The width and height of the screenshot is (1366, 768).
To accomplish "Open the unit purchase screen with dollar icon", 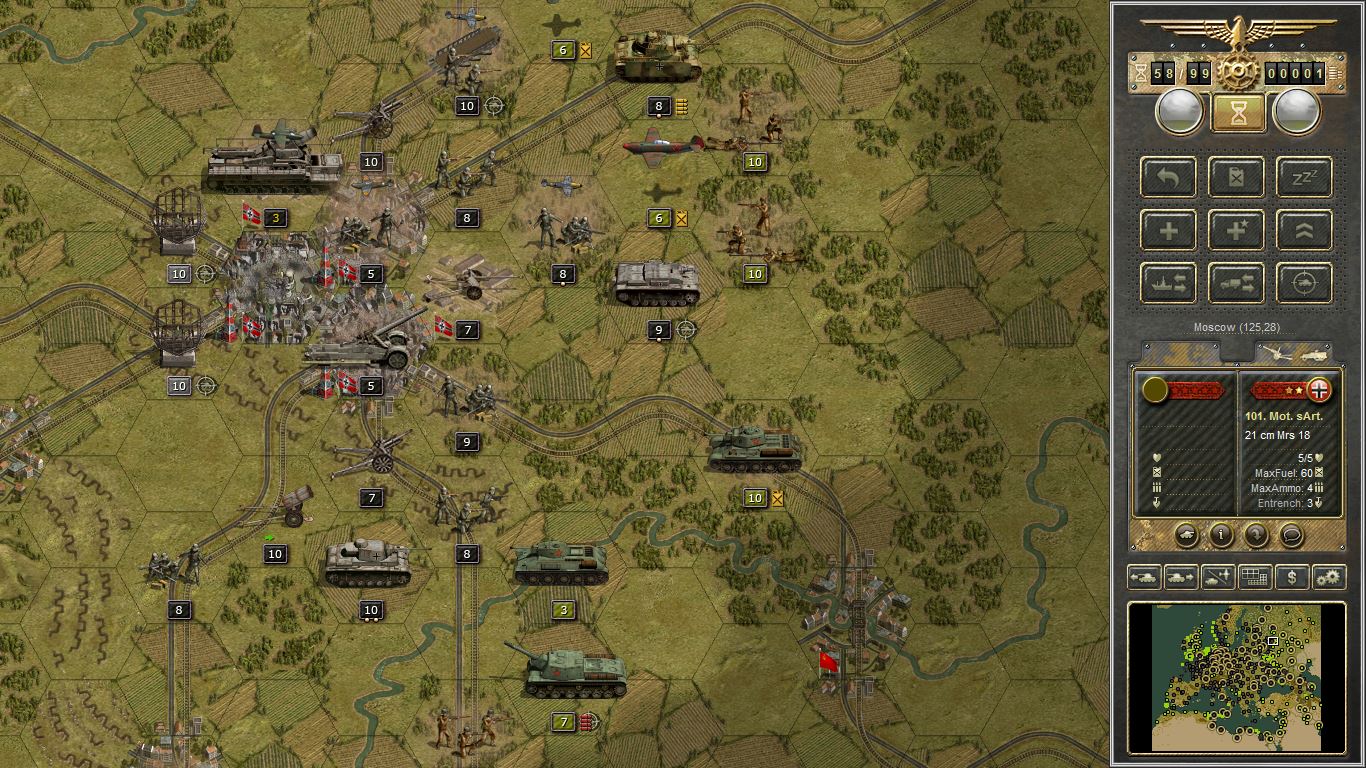I will (x=1293, y=576).
